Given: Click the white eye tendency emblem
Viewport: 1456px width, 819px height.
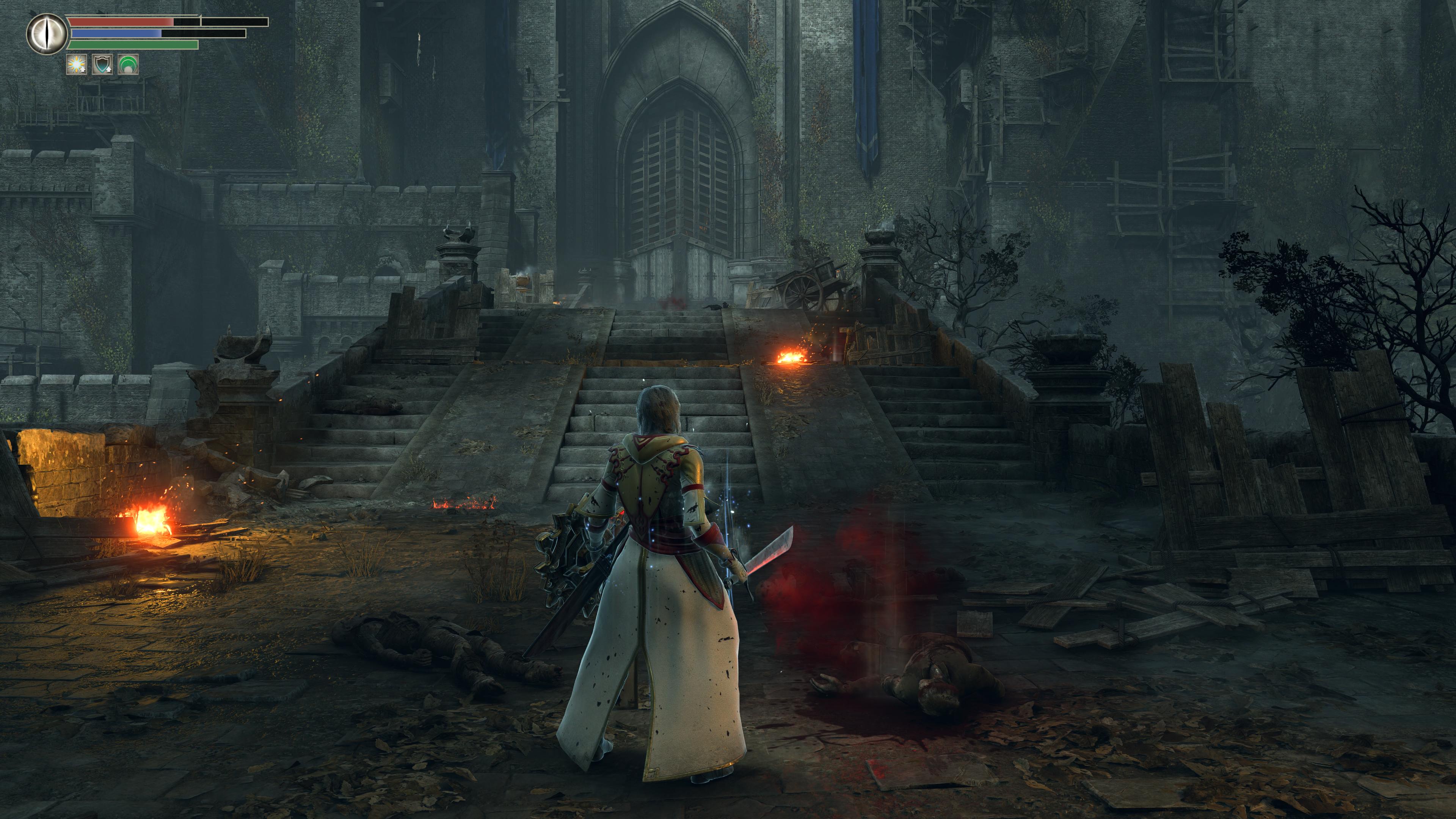Looking at the screenshot, I should [46, 34].
